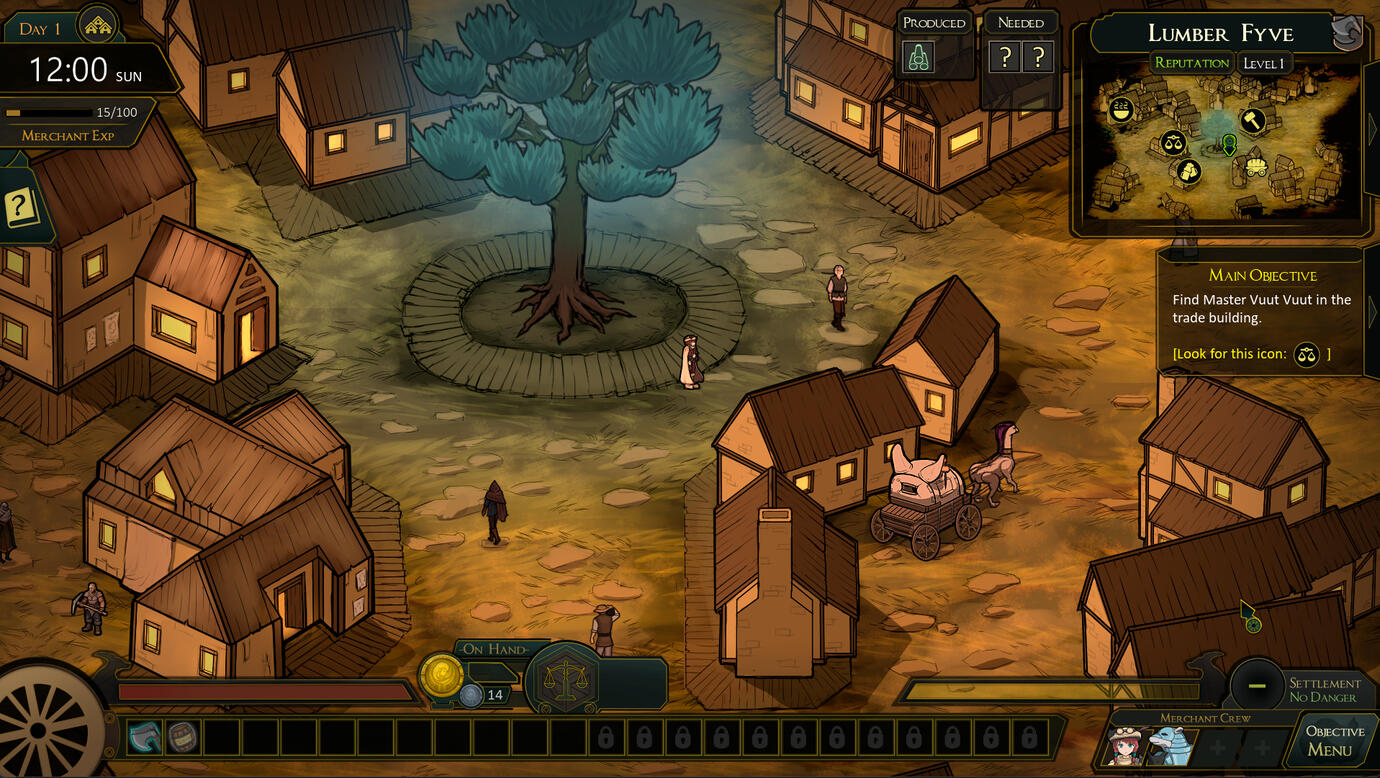Click the first unknown Needed goods slot
This screenshot has height=778, width=1380.
(1004, 58)
